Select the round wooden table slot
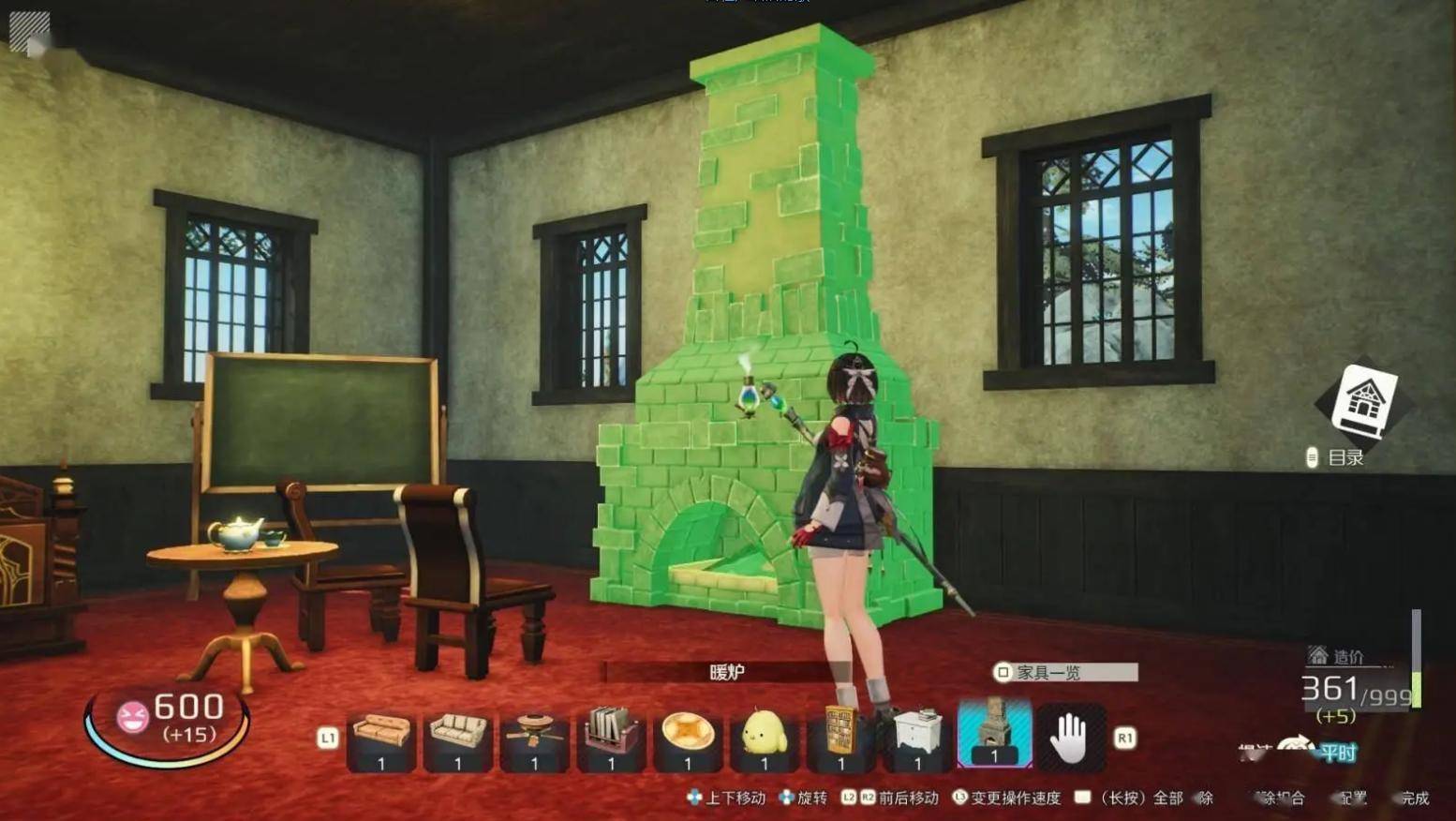Screen dimensions: 1456x821 (535, 738)
